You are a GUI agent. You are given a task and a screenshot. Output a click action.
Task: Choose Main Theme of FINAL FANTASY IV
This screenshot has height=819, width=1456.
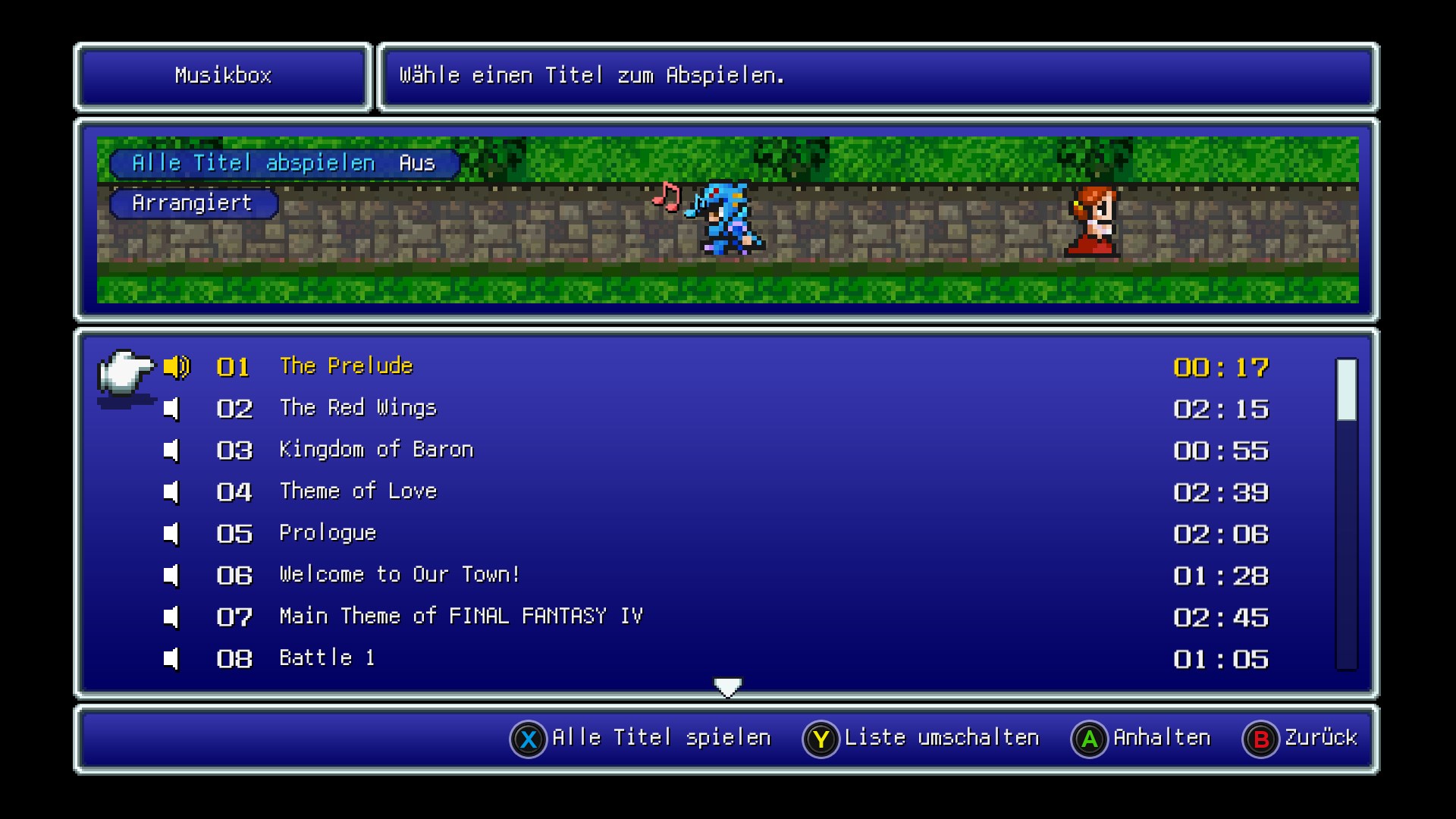(x=461, y=617)
